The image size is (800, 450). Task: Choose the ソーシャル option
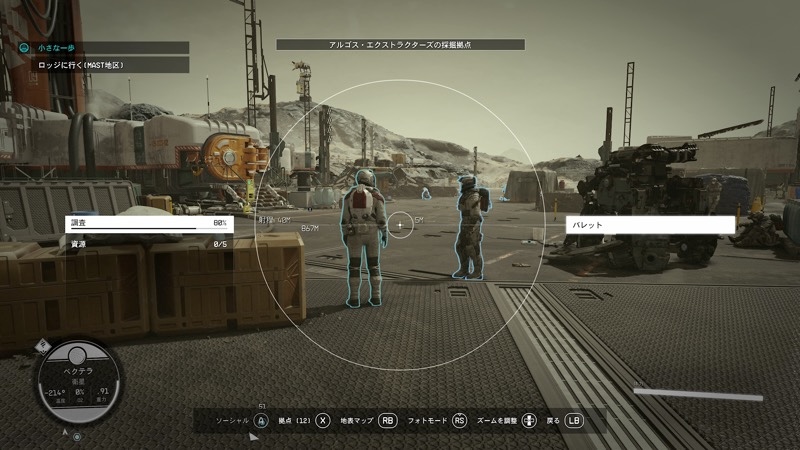pyautogui.click(x=243, y=421)
